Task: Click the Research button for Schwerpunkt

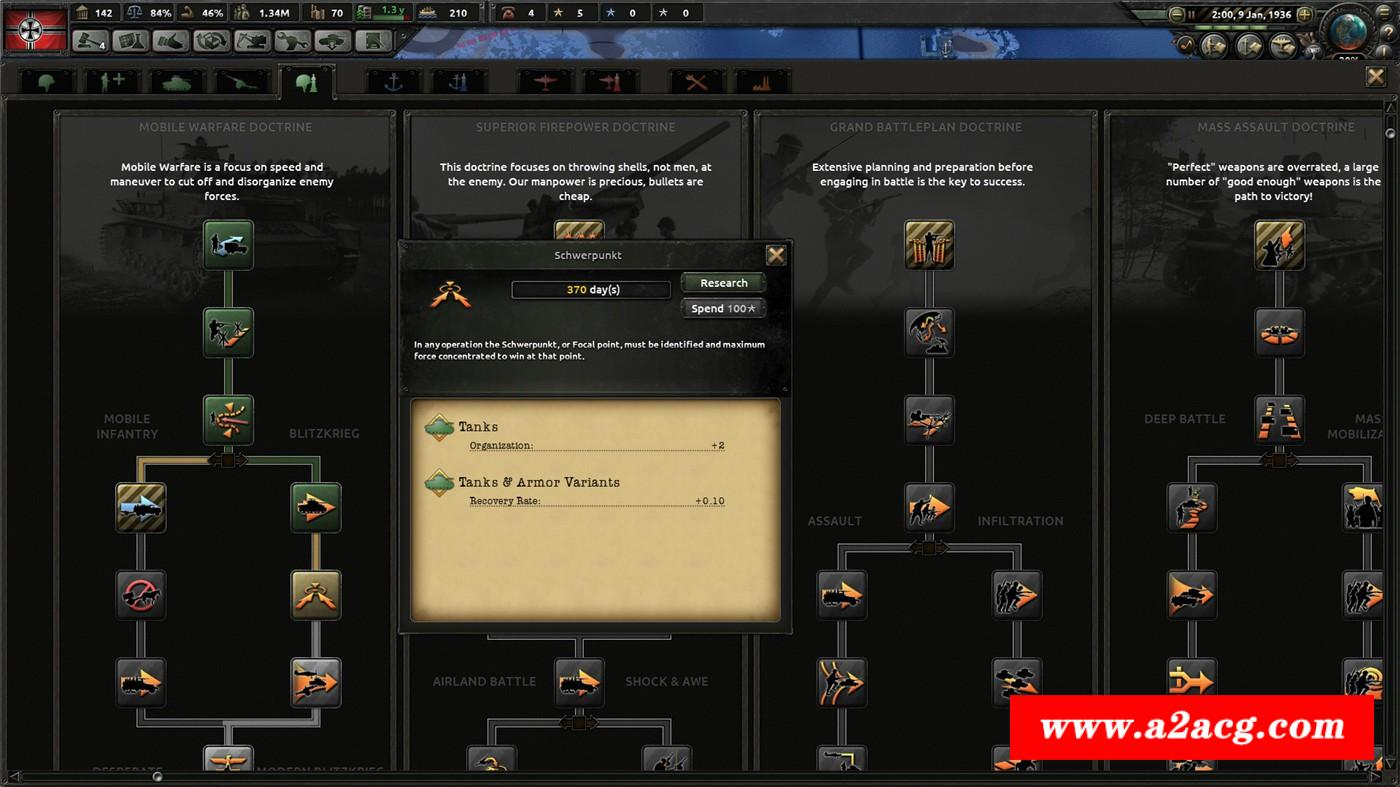Action: pos(723,283)
